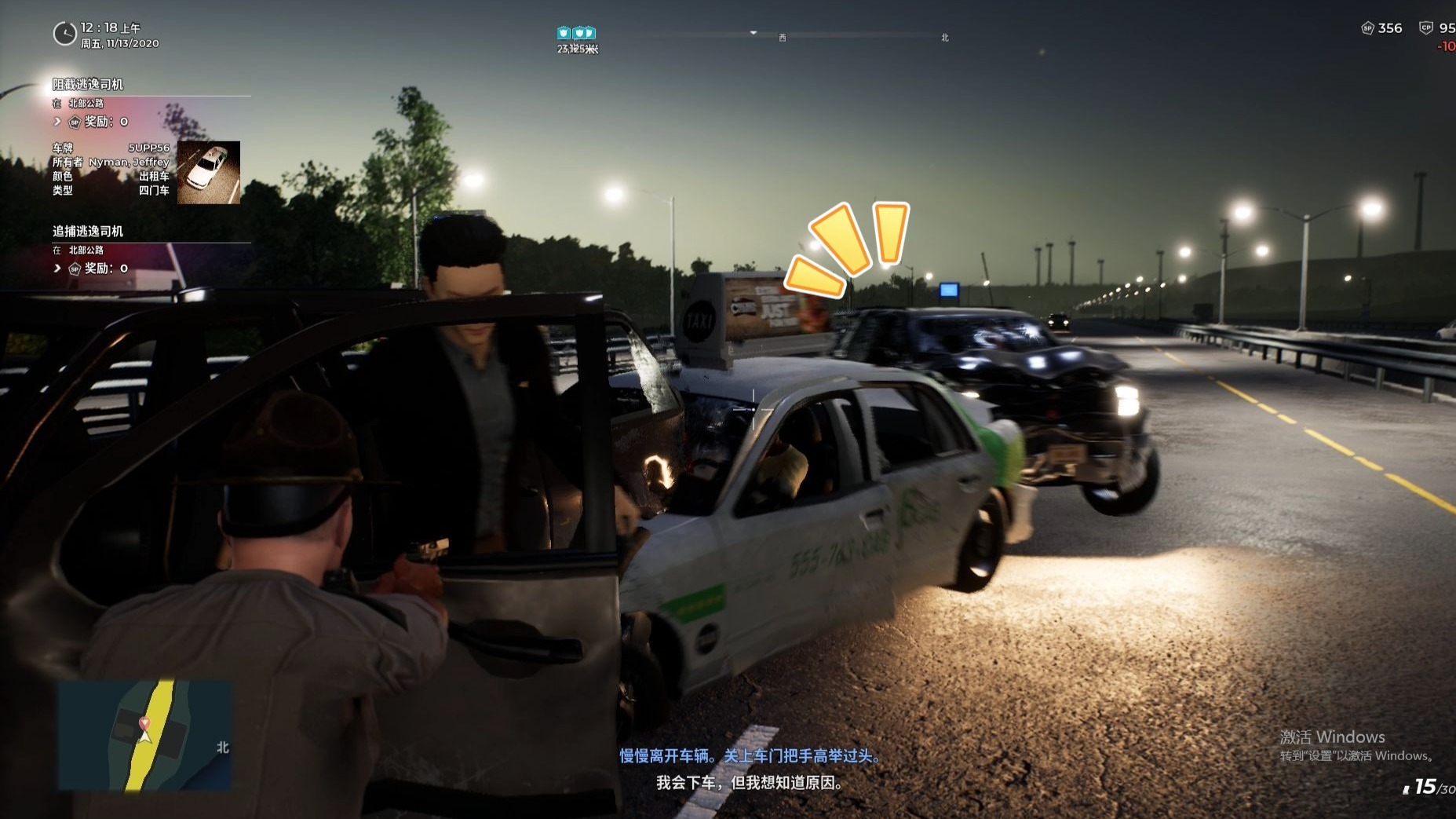Viewport: 1456px width, 819px height.
Task: Select the 追捕逃逸司机 mission header
Action: pyautogui.click(x=88, y=232)
